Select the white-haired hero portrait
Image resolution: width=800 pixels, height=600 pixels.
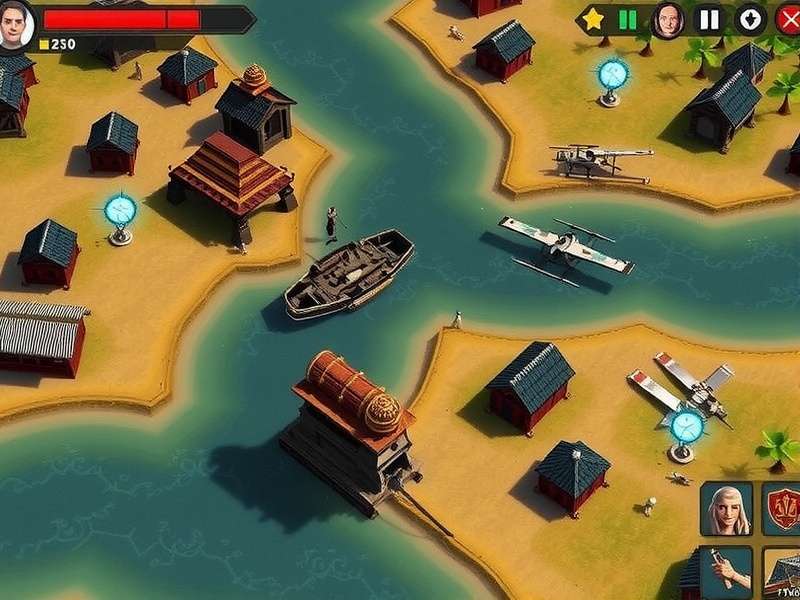(x=726, y=508)
